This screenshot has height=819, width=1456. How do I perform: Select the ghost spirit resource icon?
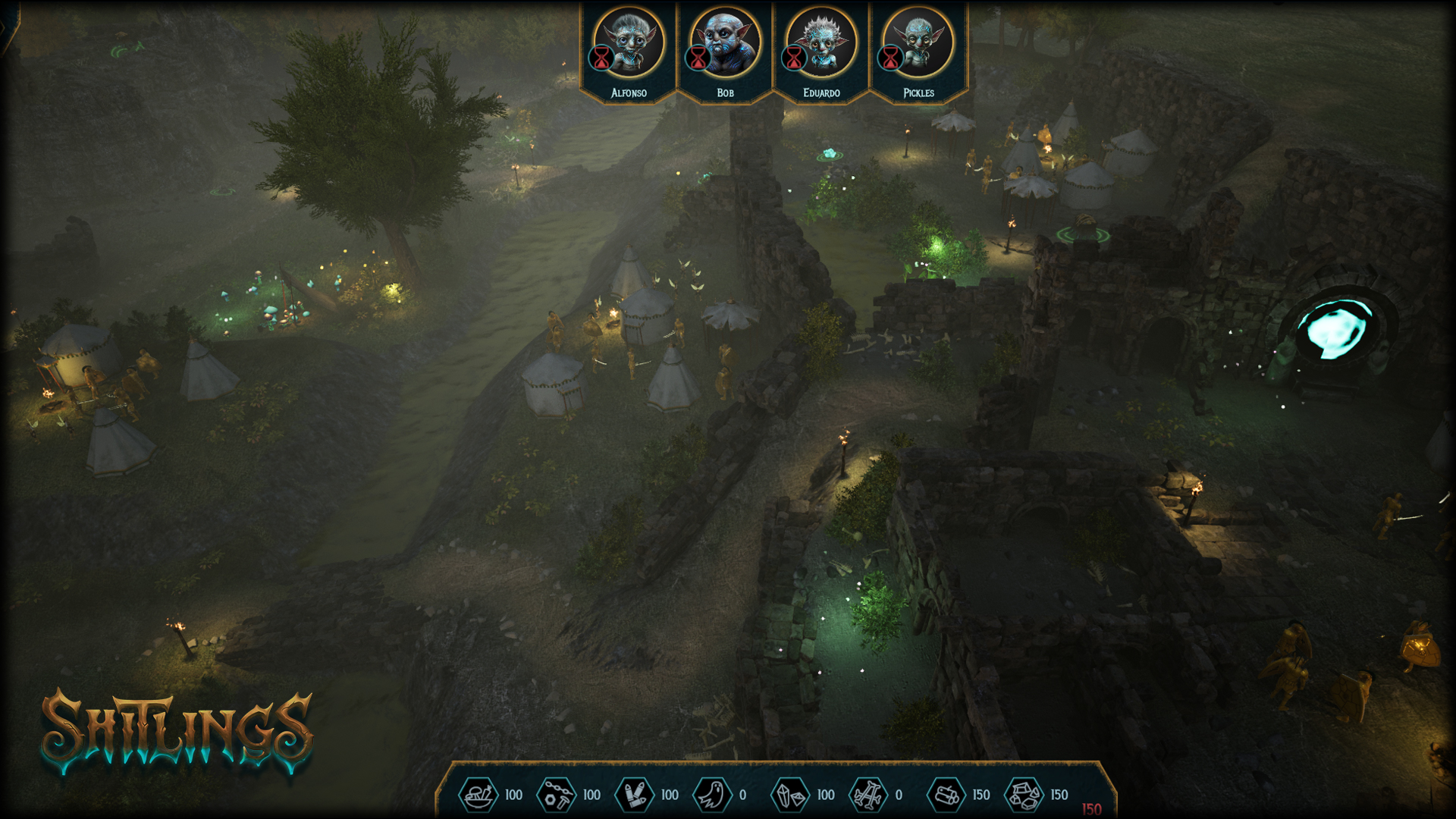pos(712,795)
